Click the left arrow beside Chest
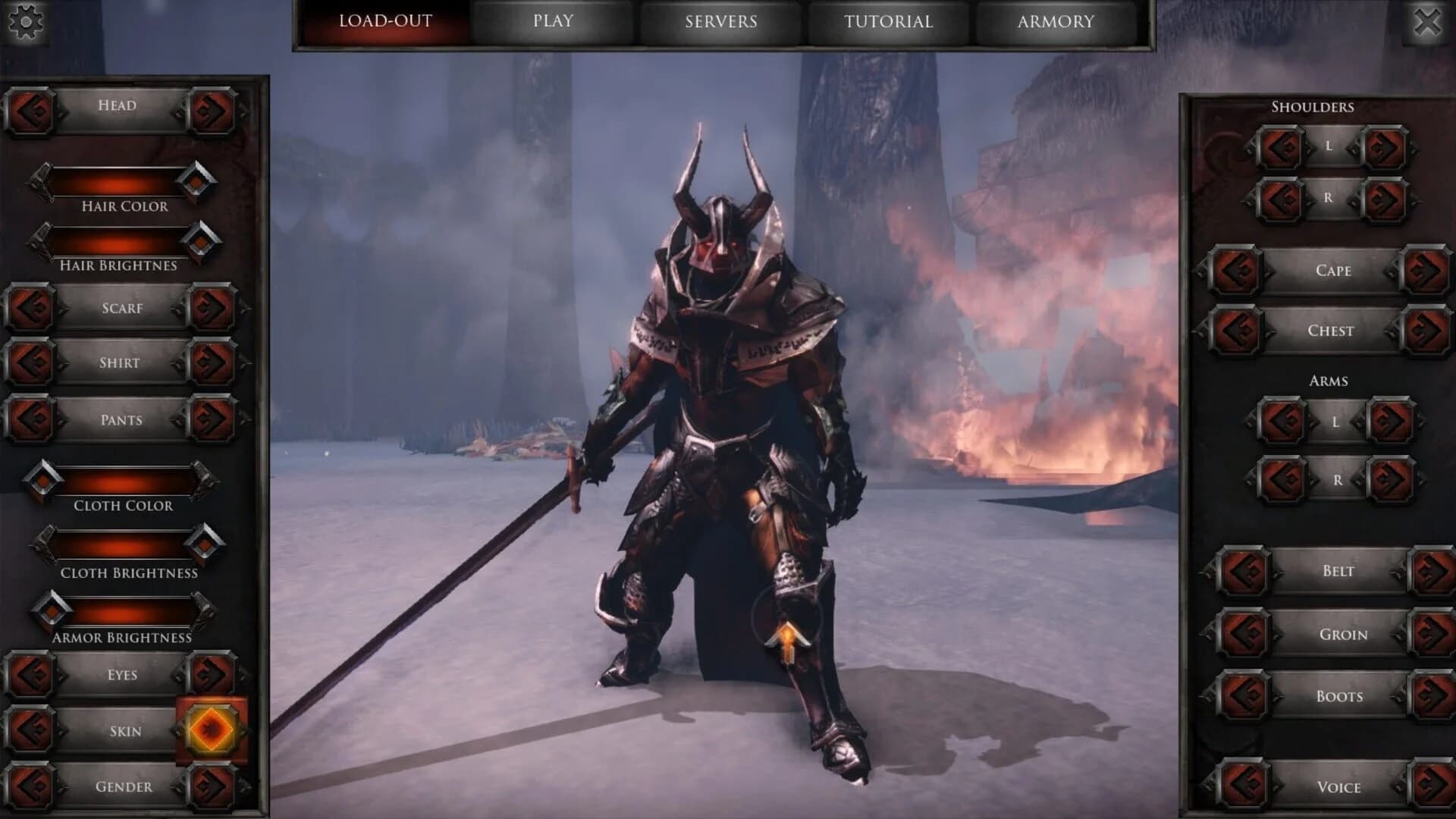Screen dimensions: 1456x819 (1236, 331)
